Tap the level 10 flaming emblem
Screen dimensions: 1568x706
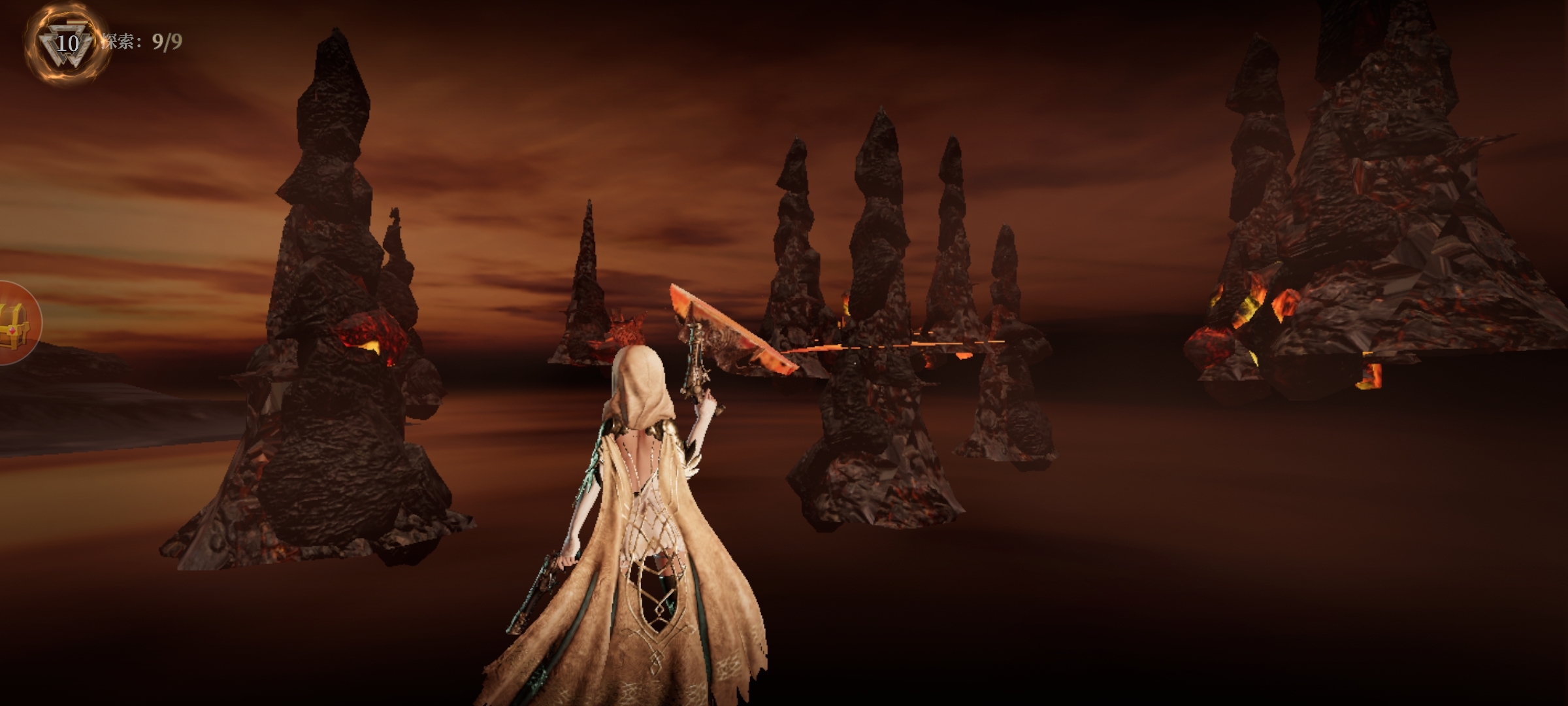click(66, 44)
